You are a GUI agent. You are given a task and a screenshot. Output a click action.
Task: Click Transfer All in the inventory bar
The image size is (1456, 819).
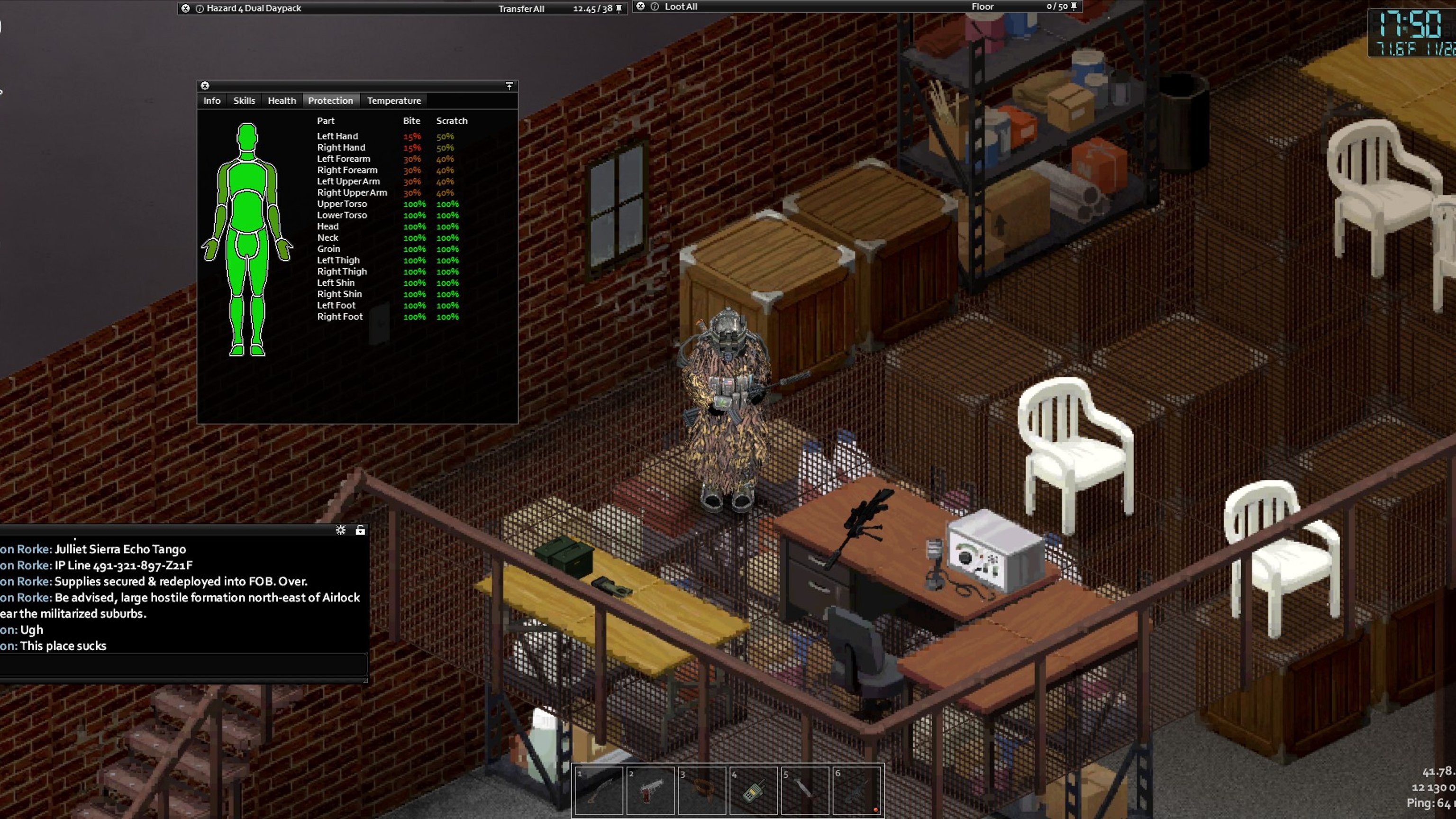[x=520, y=9]
